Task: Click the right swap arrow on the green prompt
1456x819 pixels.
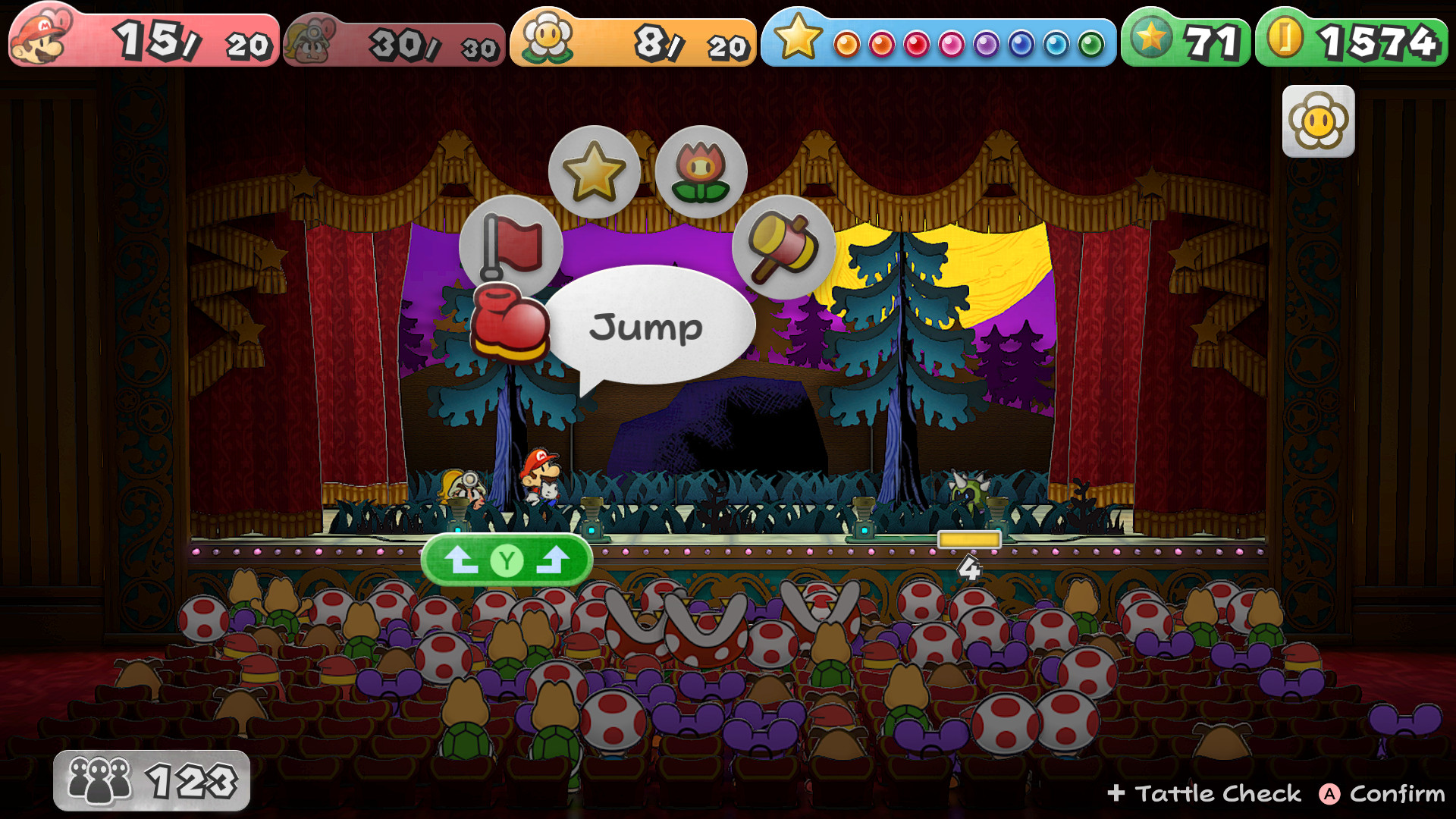Action: [x=554, y=559]
